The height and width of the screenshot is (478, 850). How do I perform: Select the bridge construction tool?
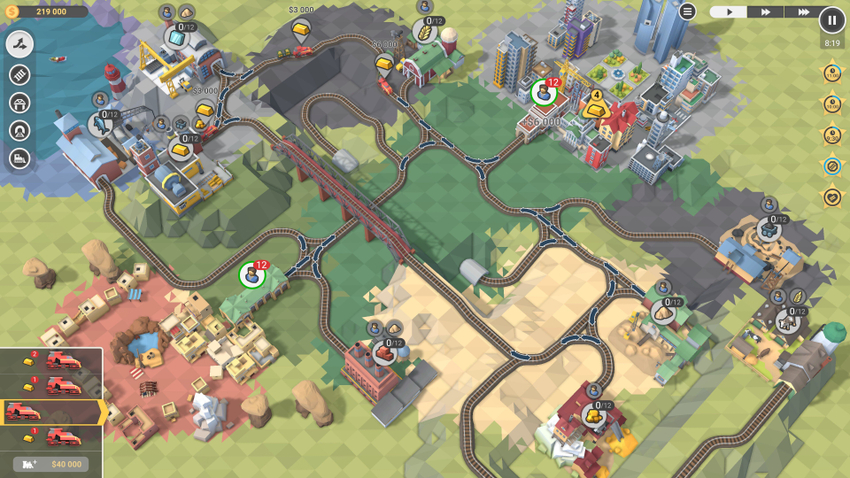(19, 103)
